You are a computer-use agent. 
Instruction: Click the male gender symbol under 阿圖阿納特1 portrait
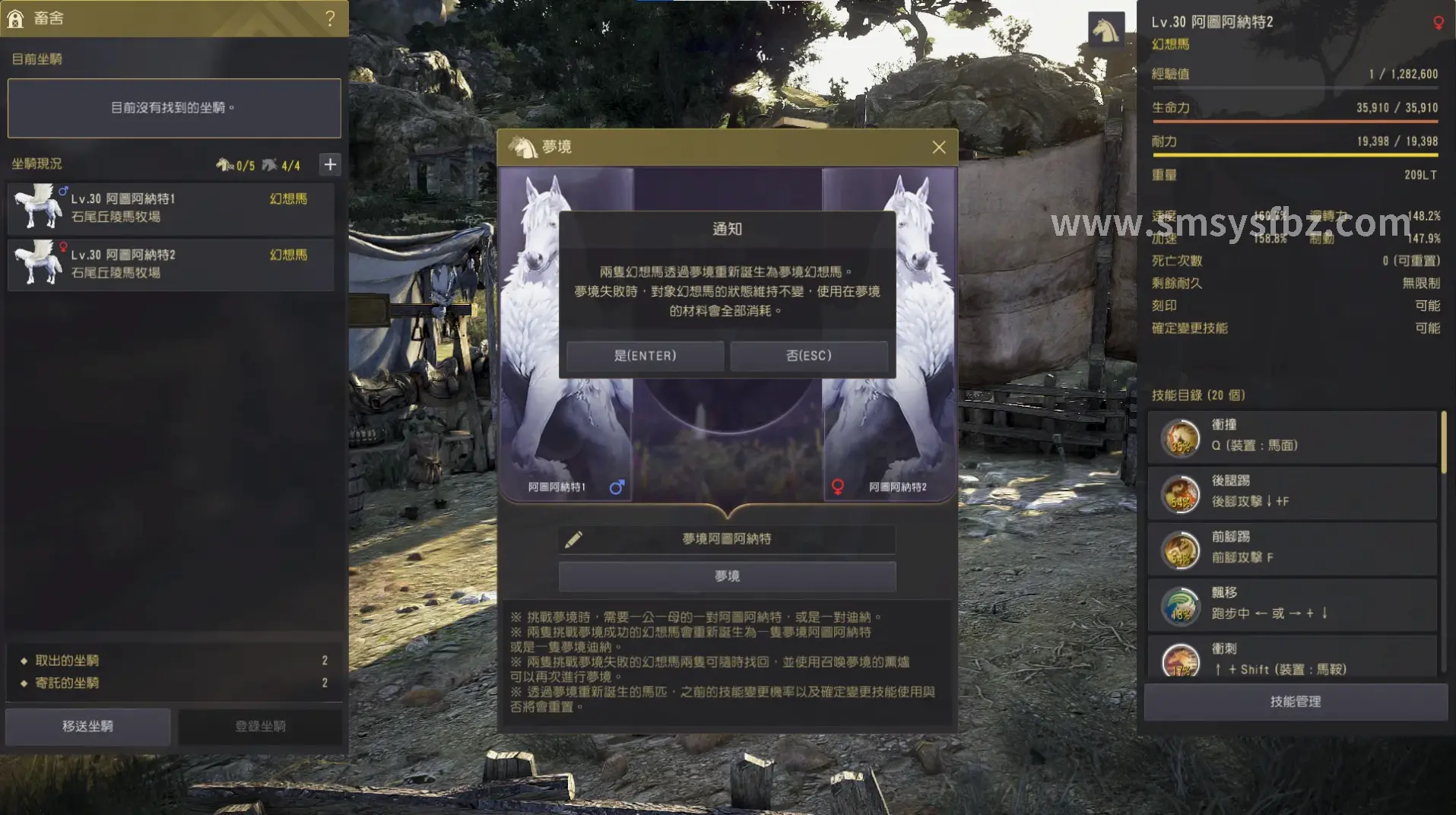click(617, 487)
